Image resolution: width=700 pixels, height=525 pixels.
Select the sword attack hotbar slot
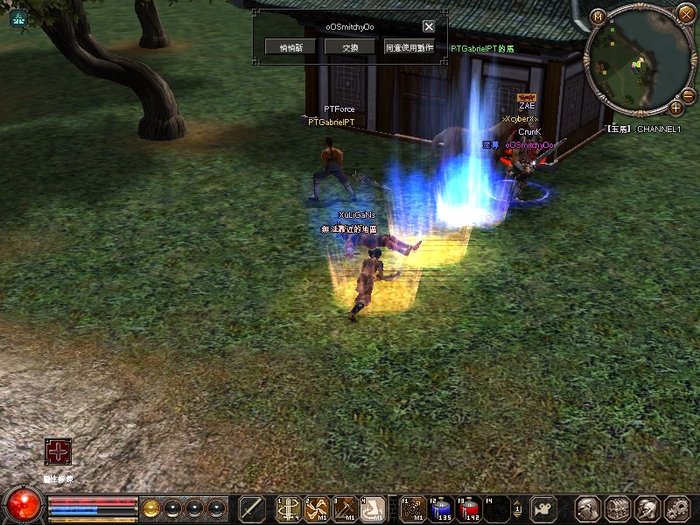[253, 508]
